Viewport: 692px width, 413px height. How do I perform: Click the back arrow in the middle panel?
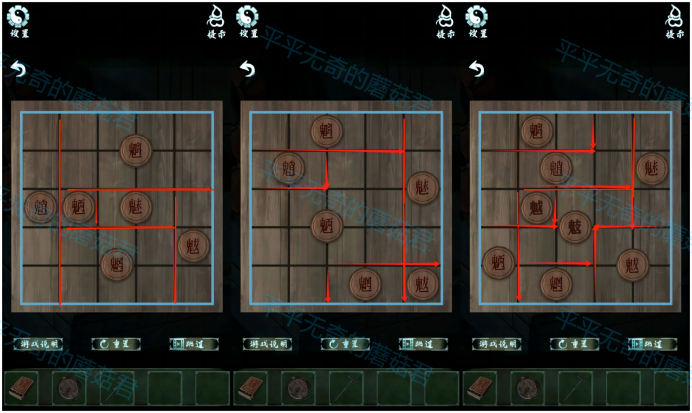(247, 69)
